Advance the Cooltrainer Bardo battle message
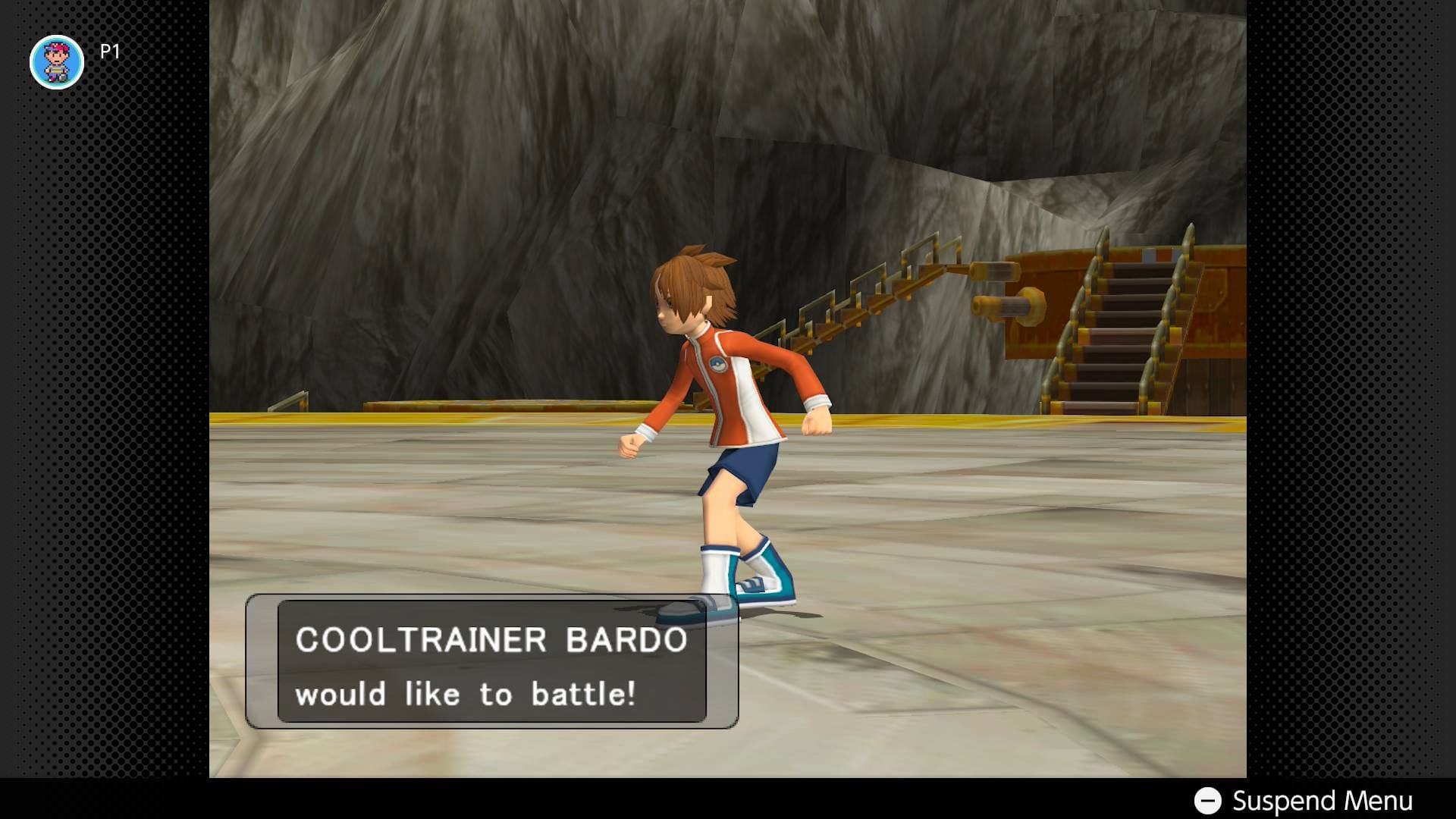1456x819 pixels. click(491, 662)
